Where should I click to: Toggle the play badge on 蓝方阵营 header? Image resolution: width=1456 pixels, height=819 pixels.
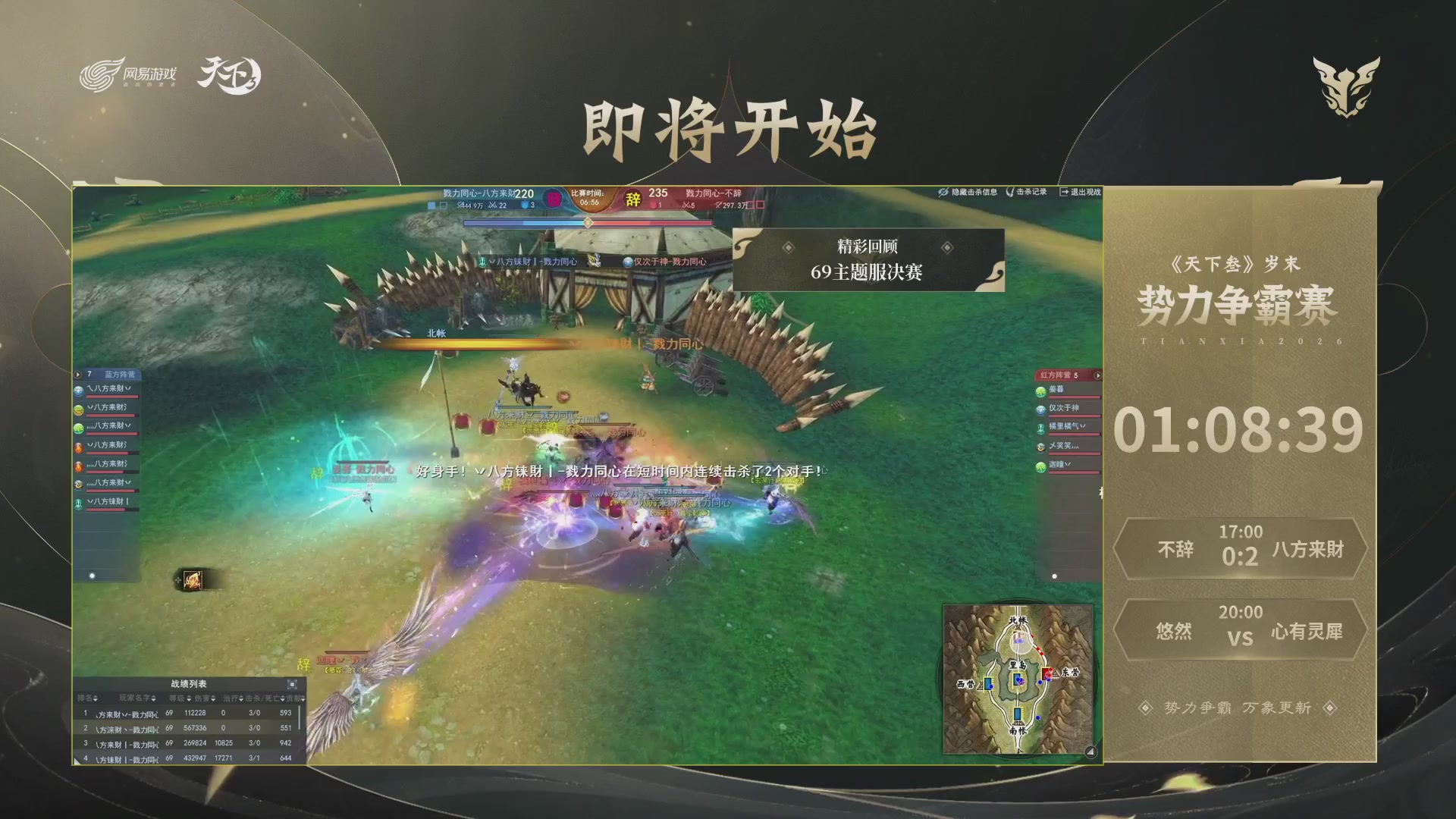point(77,374)
